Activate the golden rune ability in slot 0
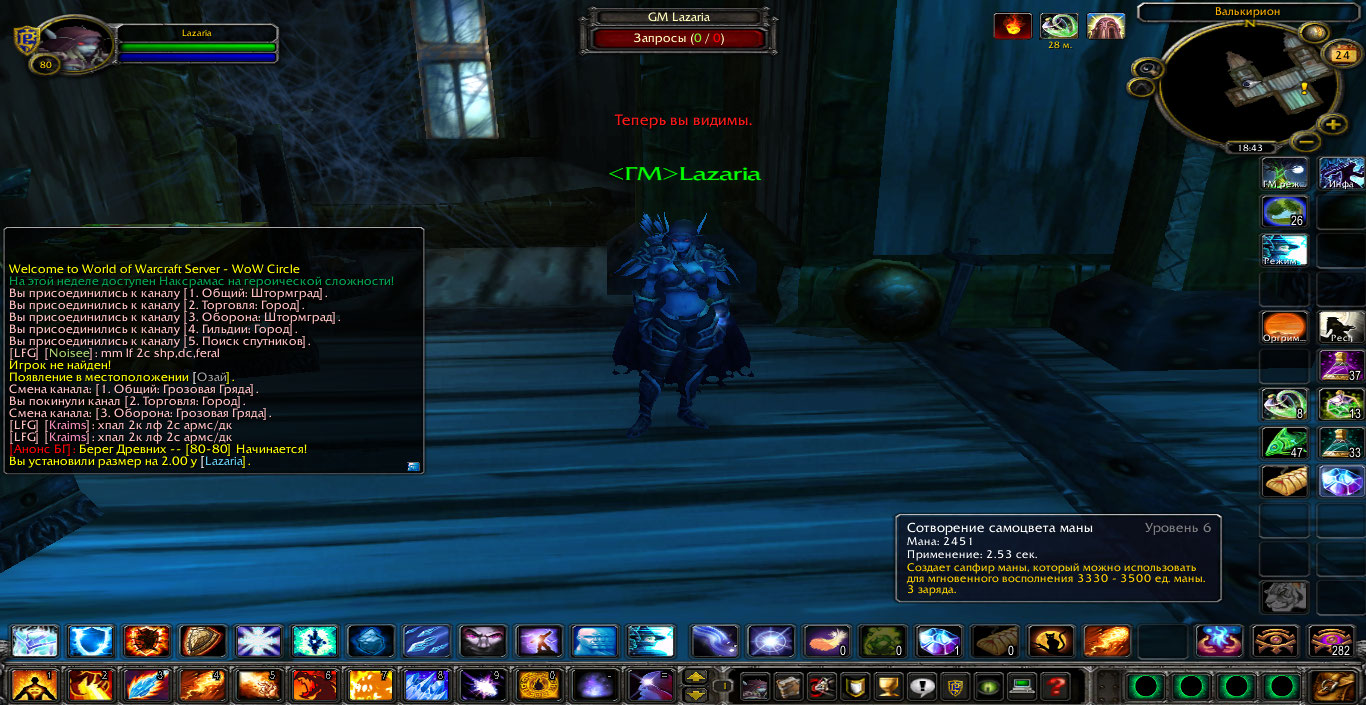The height and width of the screenshot is (705, 1366). click(539, 686)
